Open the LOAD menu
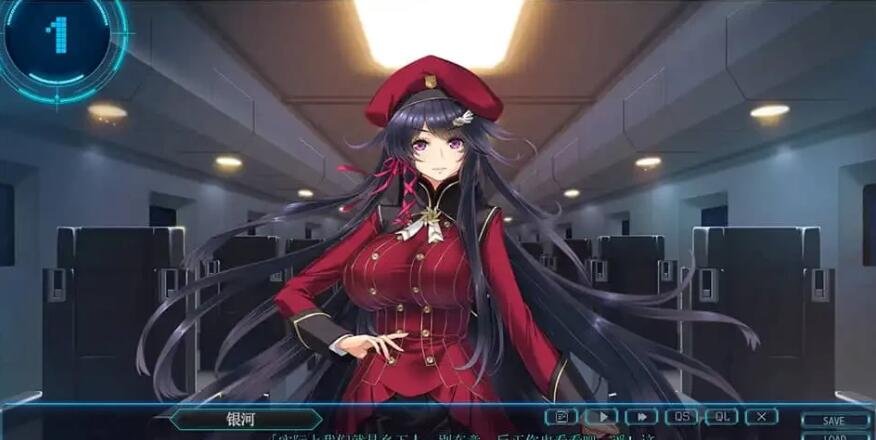The width and height of the screenshot is (876, 440). (834, 436)
